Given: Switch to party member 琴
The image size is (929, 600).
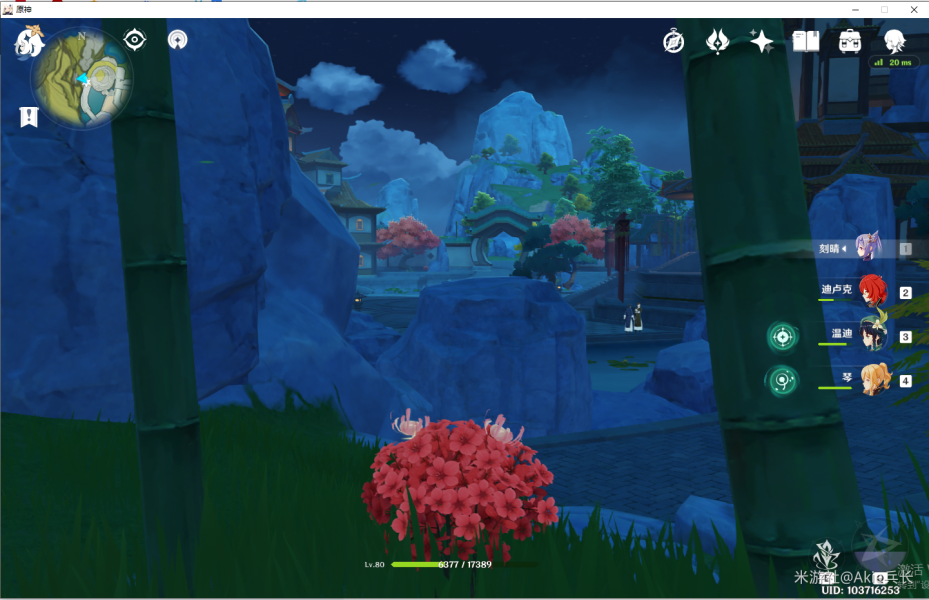Looking at the screenshot, I should point(870,379).
